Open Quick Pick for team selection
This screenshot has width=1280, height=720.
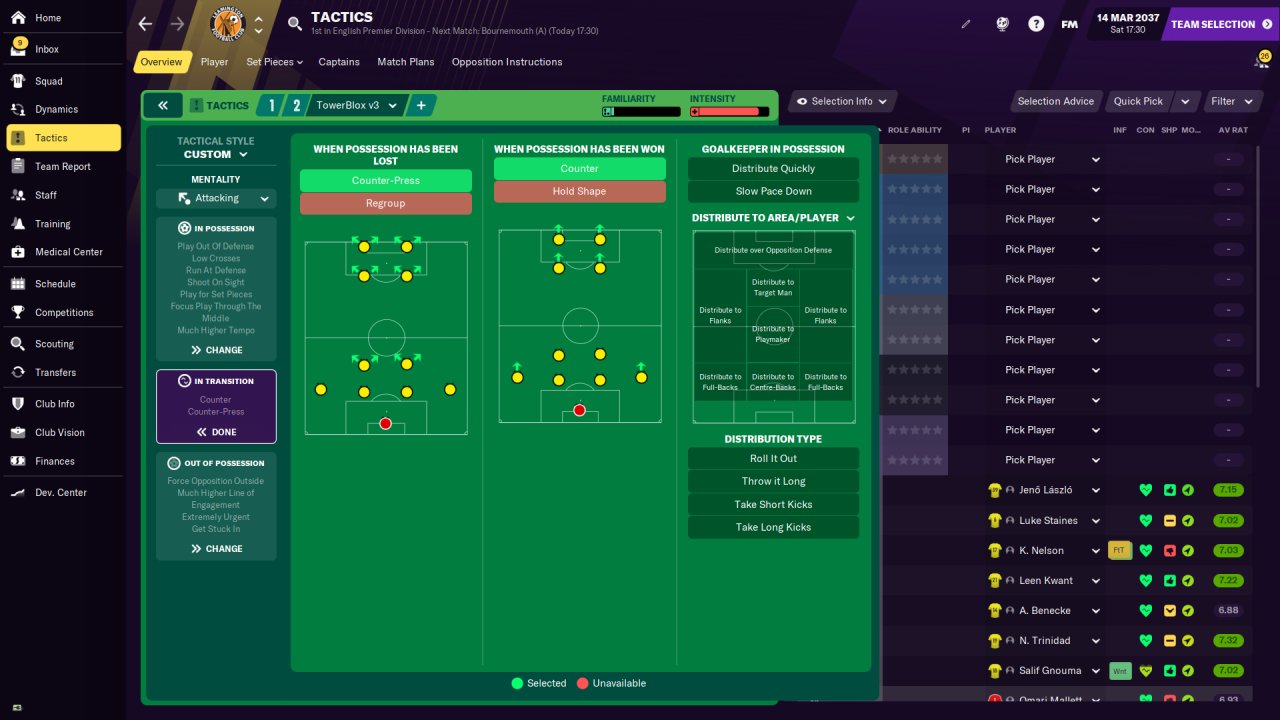1138,101
